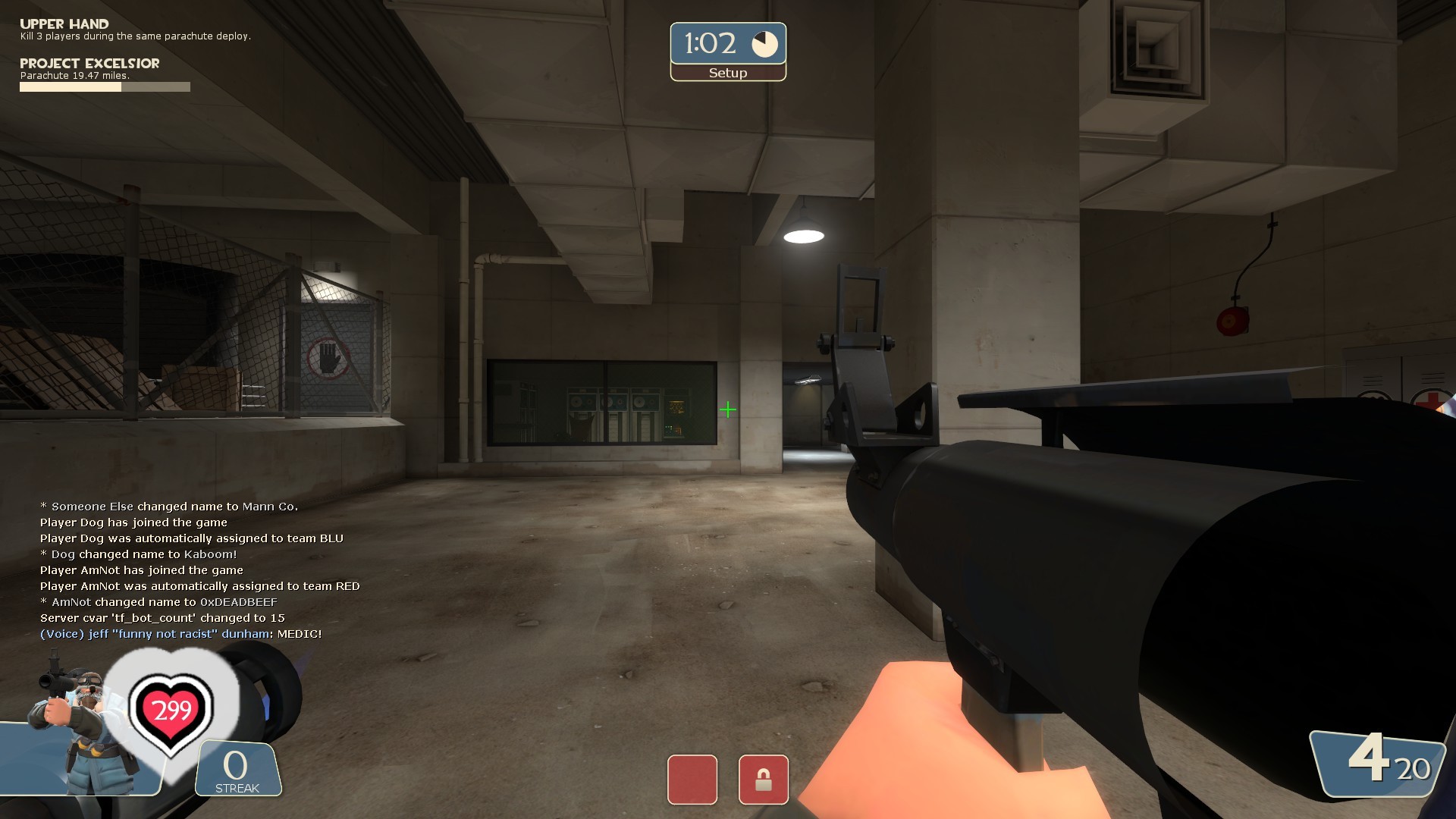Click the 1:02 countdown timer display

[711, 42]
